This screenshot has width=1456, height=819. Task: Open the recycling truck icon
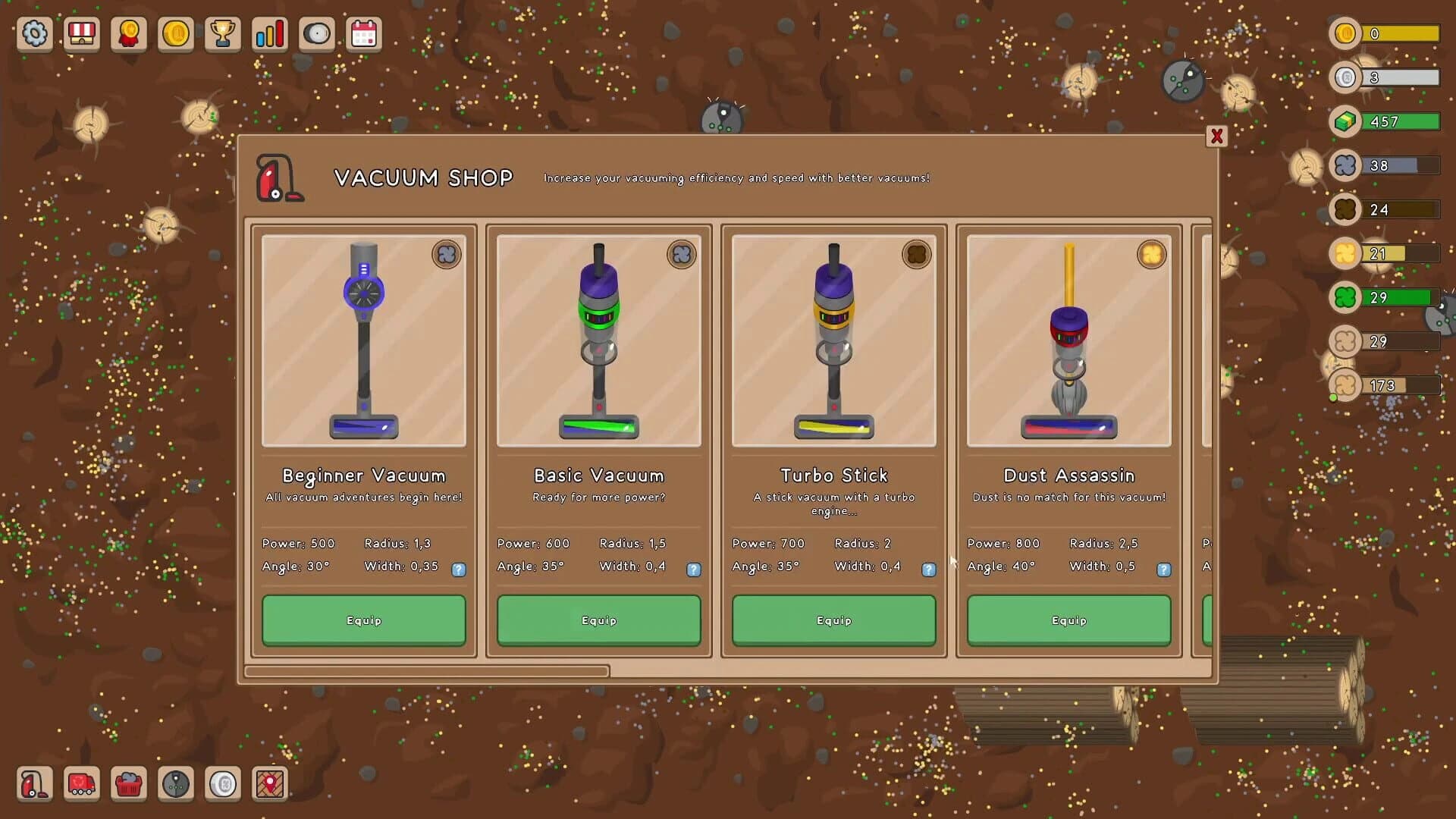click(82, 785)
